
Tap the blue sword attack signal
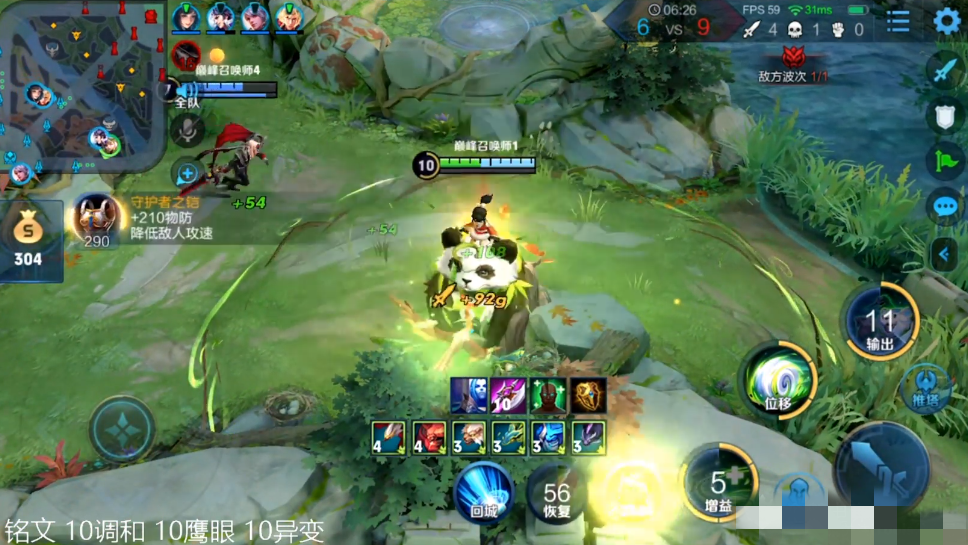pyautogui.click(x=945, y=70)
